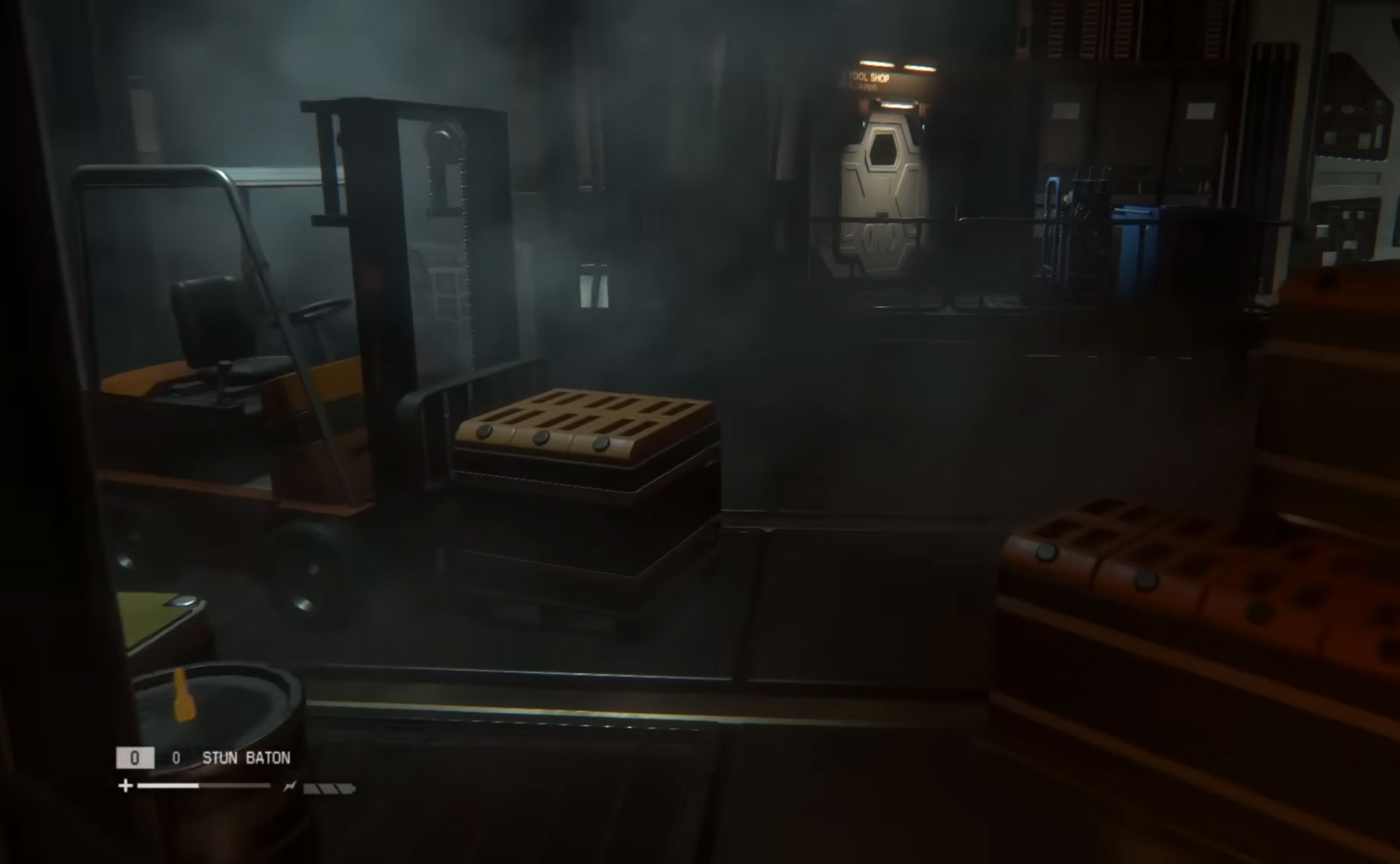The height and width of the screenshot is (864, 1400).
Task: Click the flashlight battery icon
Action: pyautogui.click(x=329, y=788)
